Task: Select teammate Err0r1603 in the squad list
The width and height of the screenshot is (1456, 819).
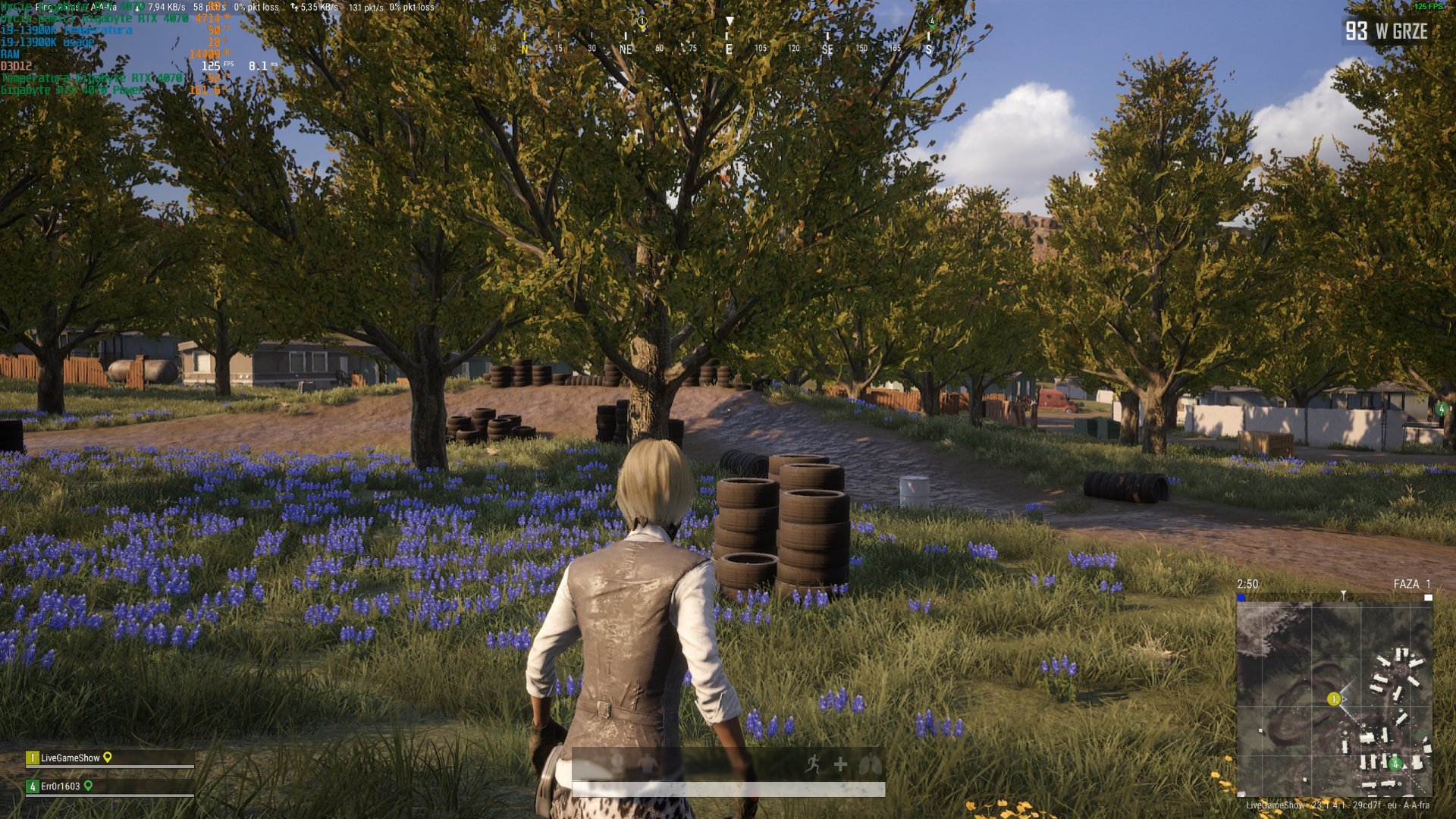Action: 60,786
